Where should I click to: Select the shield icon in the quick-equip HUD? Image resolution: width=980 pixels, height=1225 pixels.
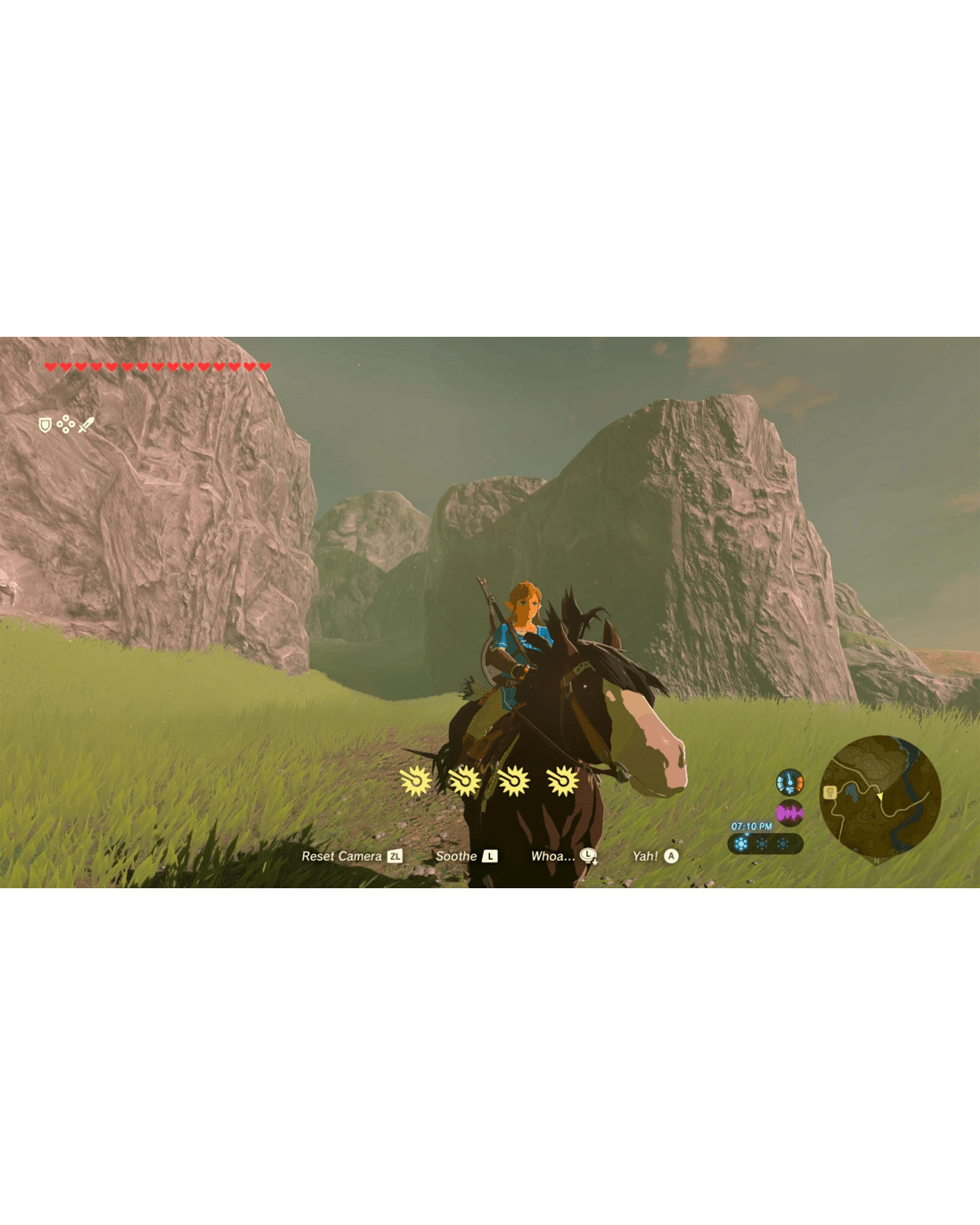click(x=45, y=425)
